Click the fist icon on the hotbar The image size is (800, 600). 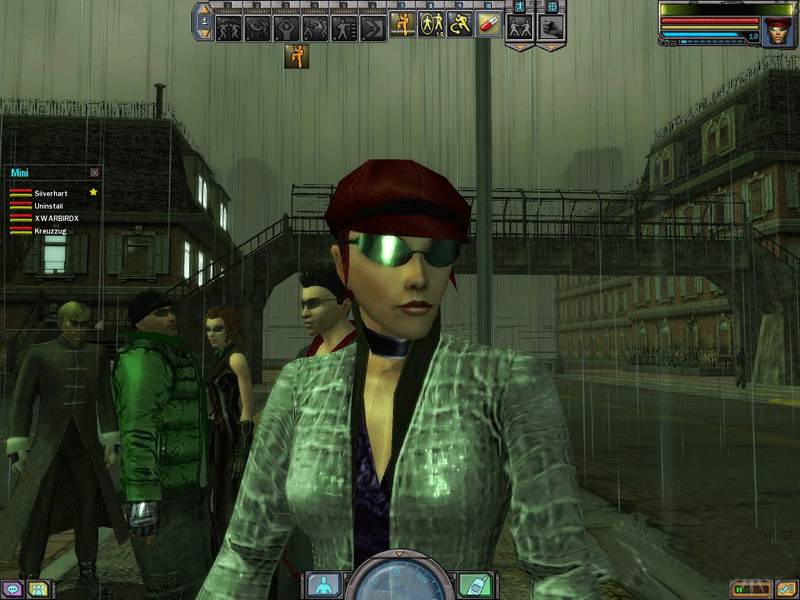tap(551, 26)
